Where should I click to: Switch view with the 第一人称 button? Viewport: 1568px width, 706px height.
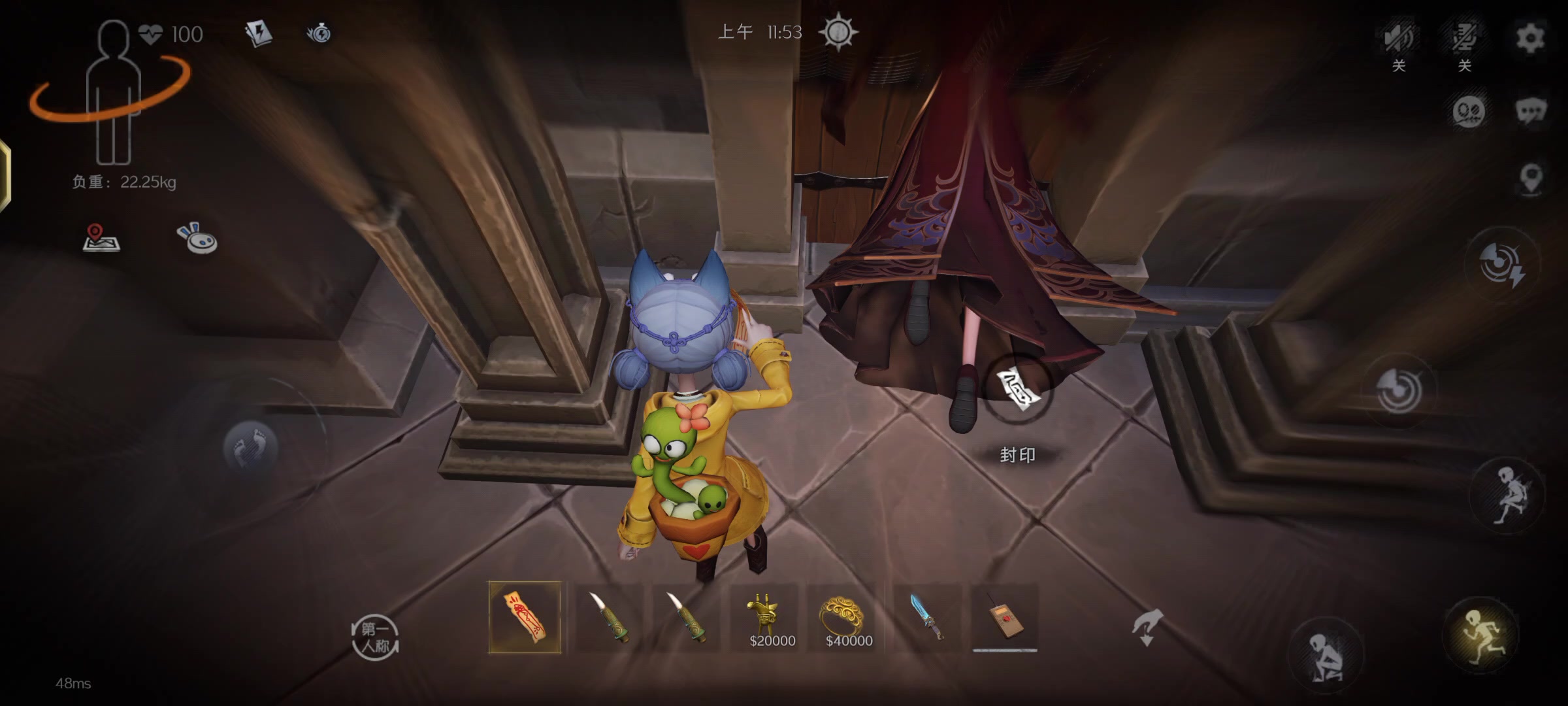click(x=374, y=637)
